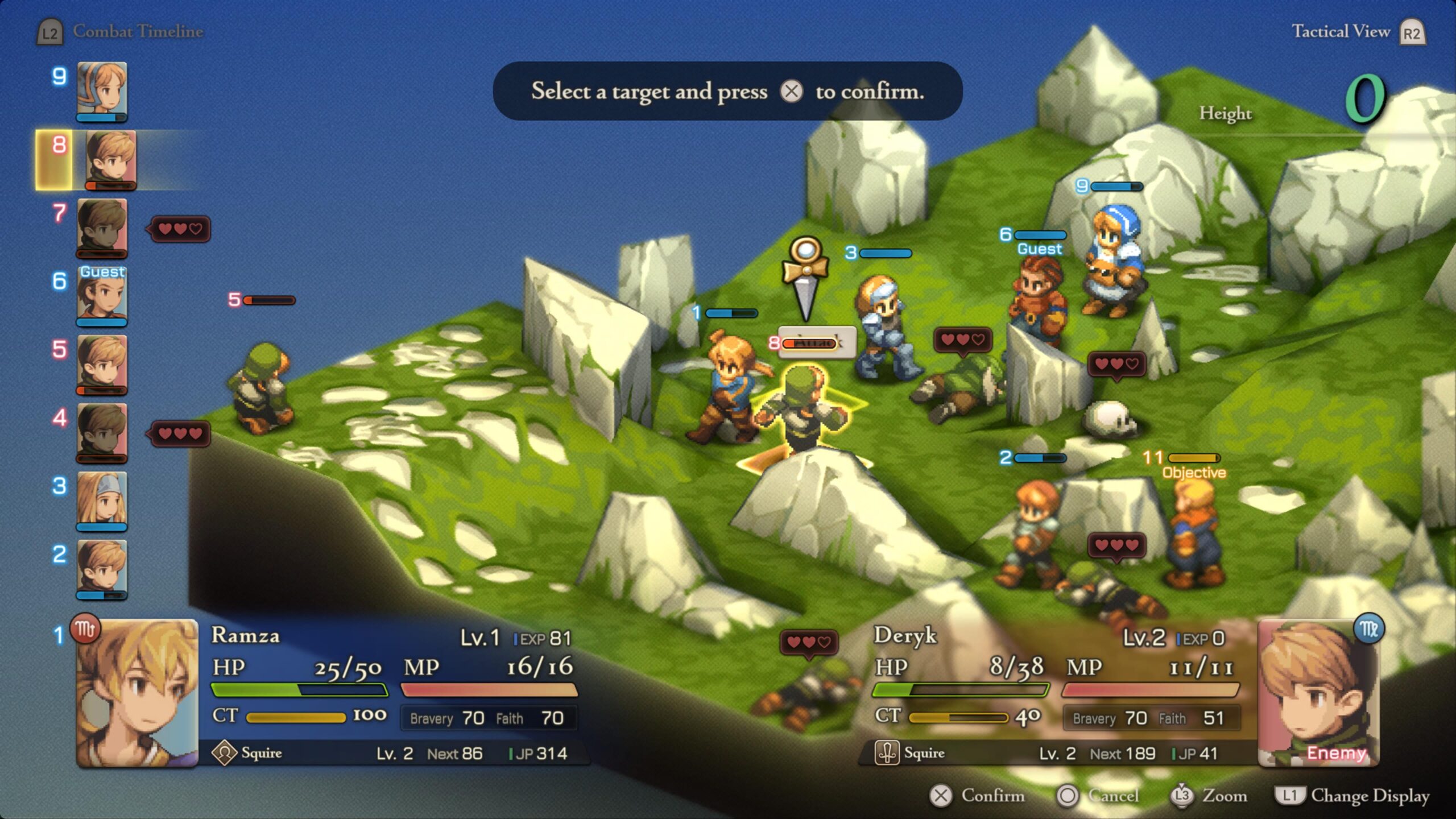Click the Enemy label on Deryk's portrait
This screenshot has height=819, width=1456.
[x=1337, y=753]
